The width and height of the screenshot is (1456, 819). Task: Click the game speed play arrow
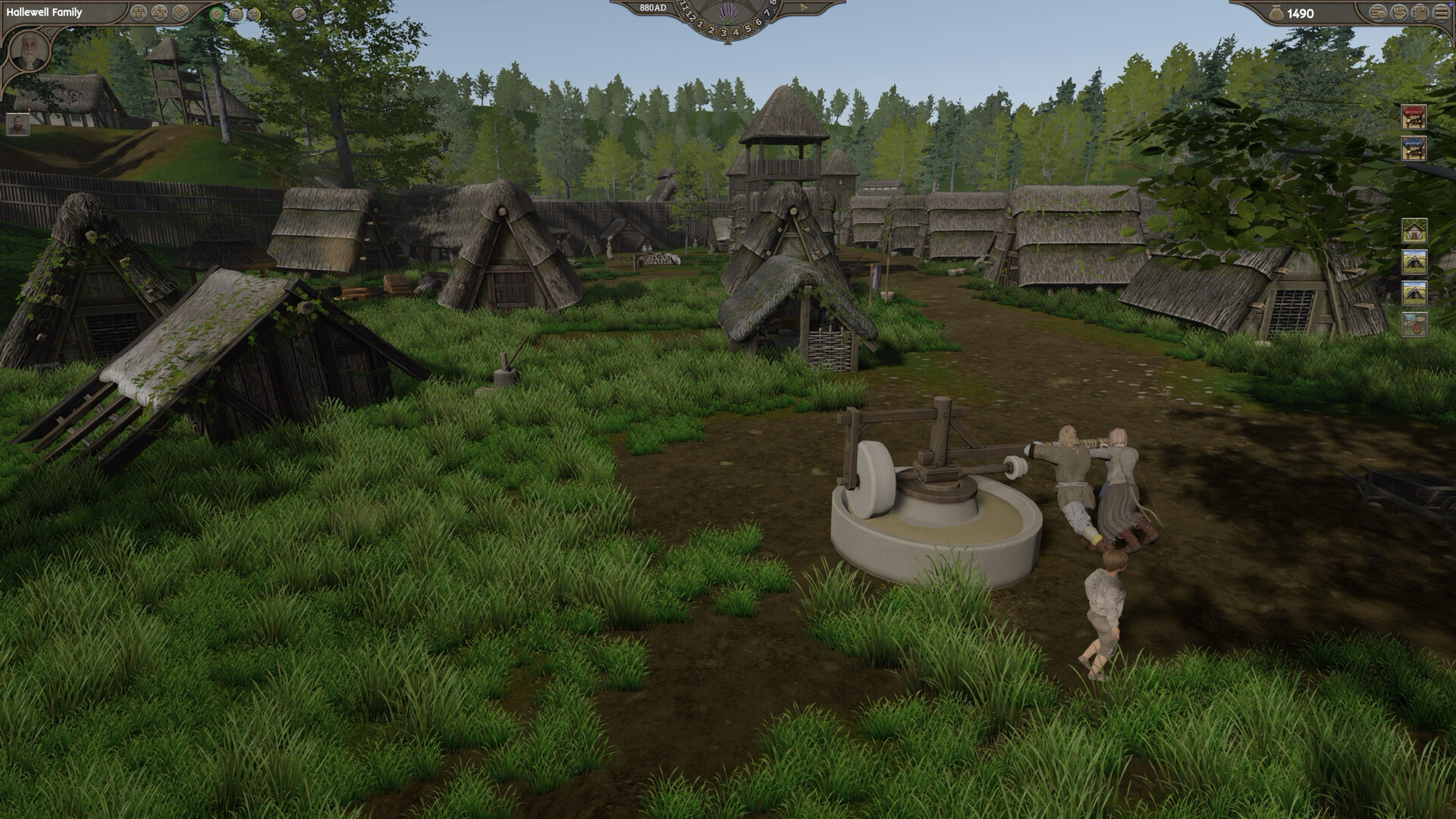click(x=803, y=8)
